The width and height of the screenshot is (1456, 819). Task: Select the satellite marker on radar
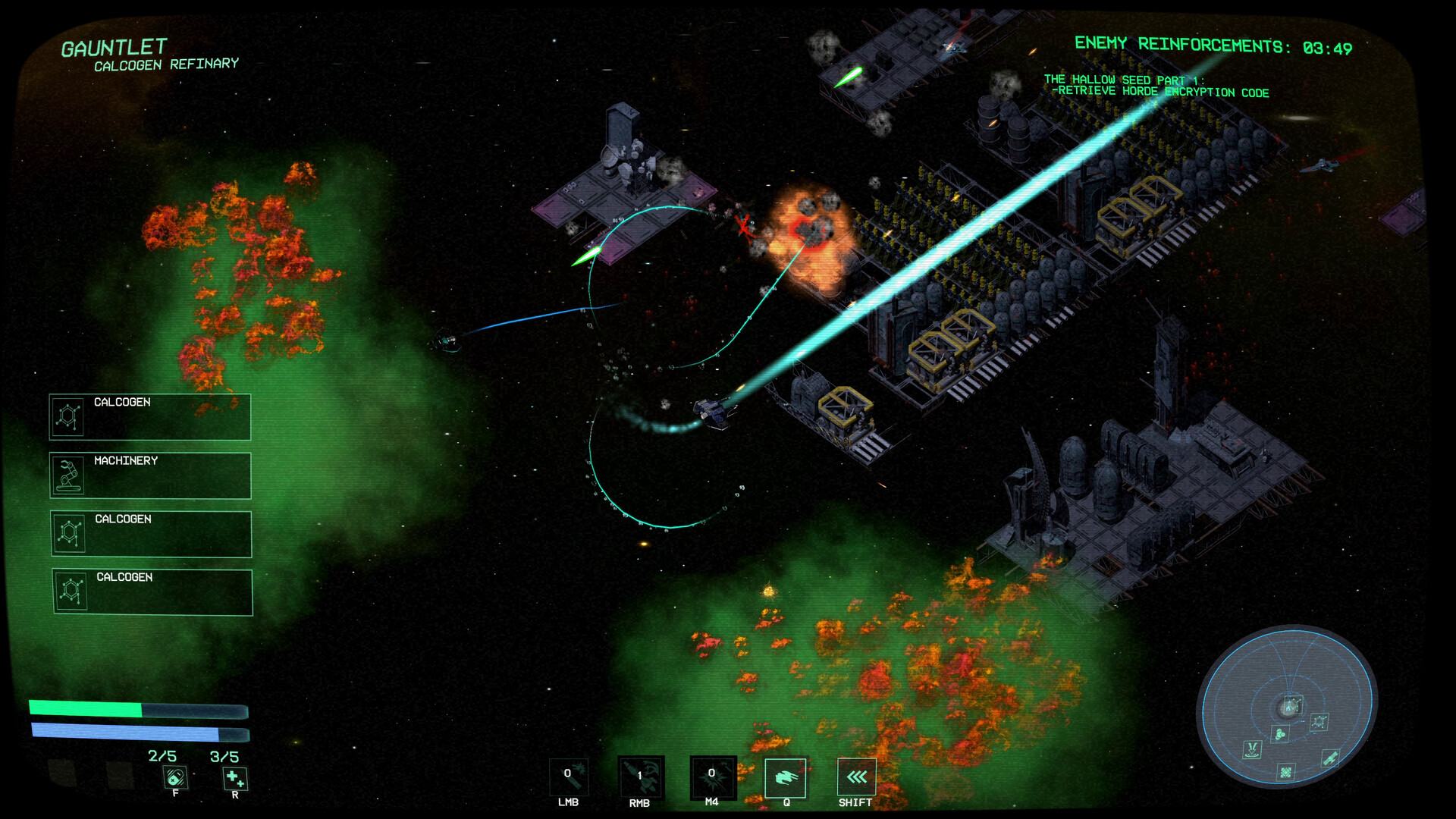click(1330, 758)
